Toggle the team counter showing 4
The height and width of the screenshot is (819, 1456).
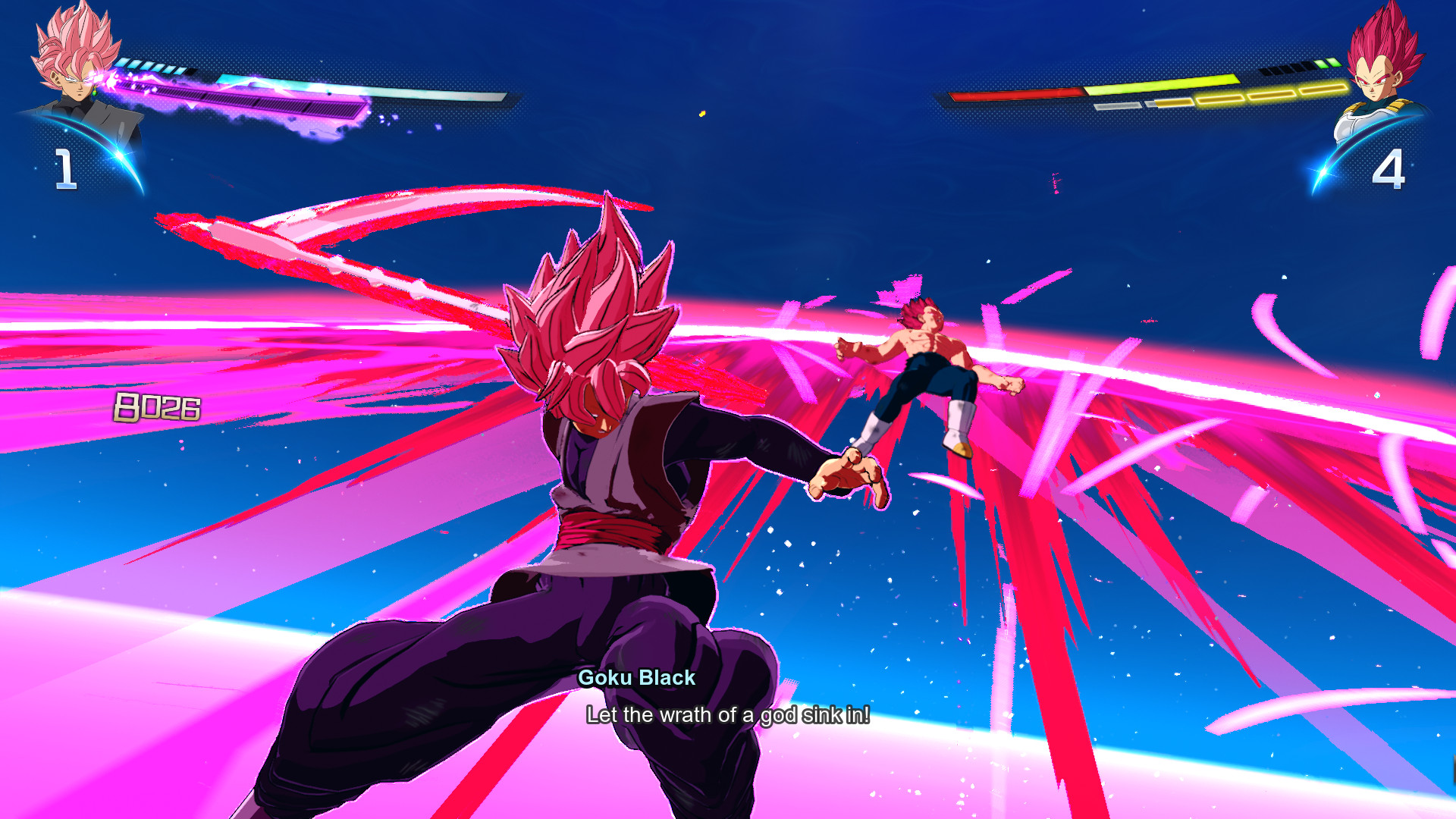click(x=1390, y=168)
